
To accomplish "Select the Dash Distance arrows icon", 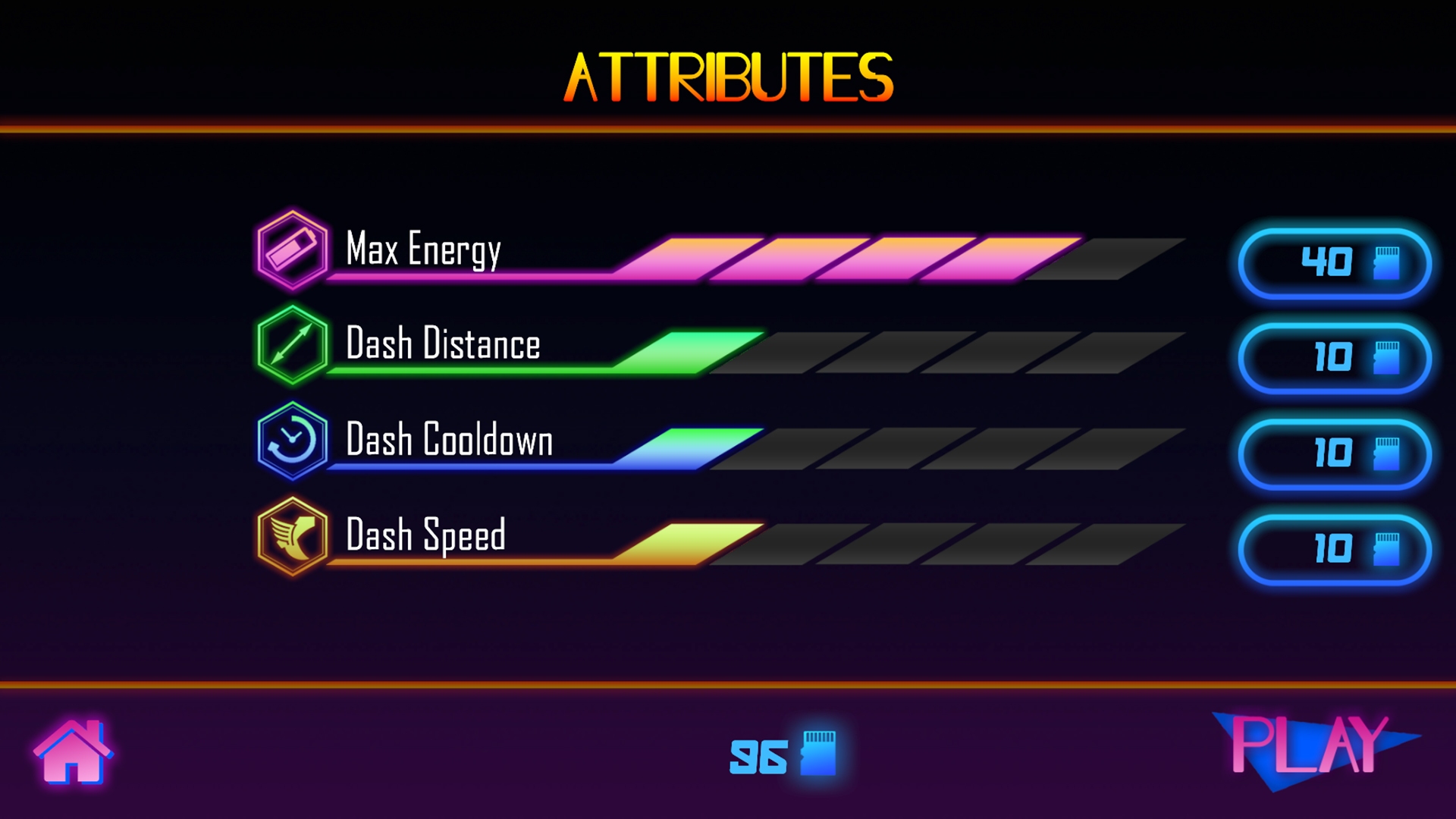I will [x=293, y=345].
